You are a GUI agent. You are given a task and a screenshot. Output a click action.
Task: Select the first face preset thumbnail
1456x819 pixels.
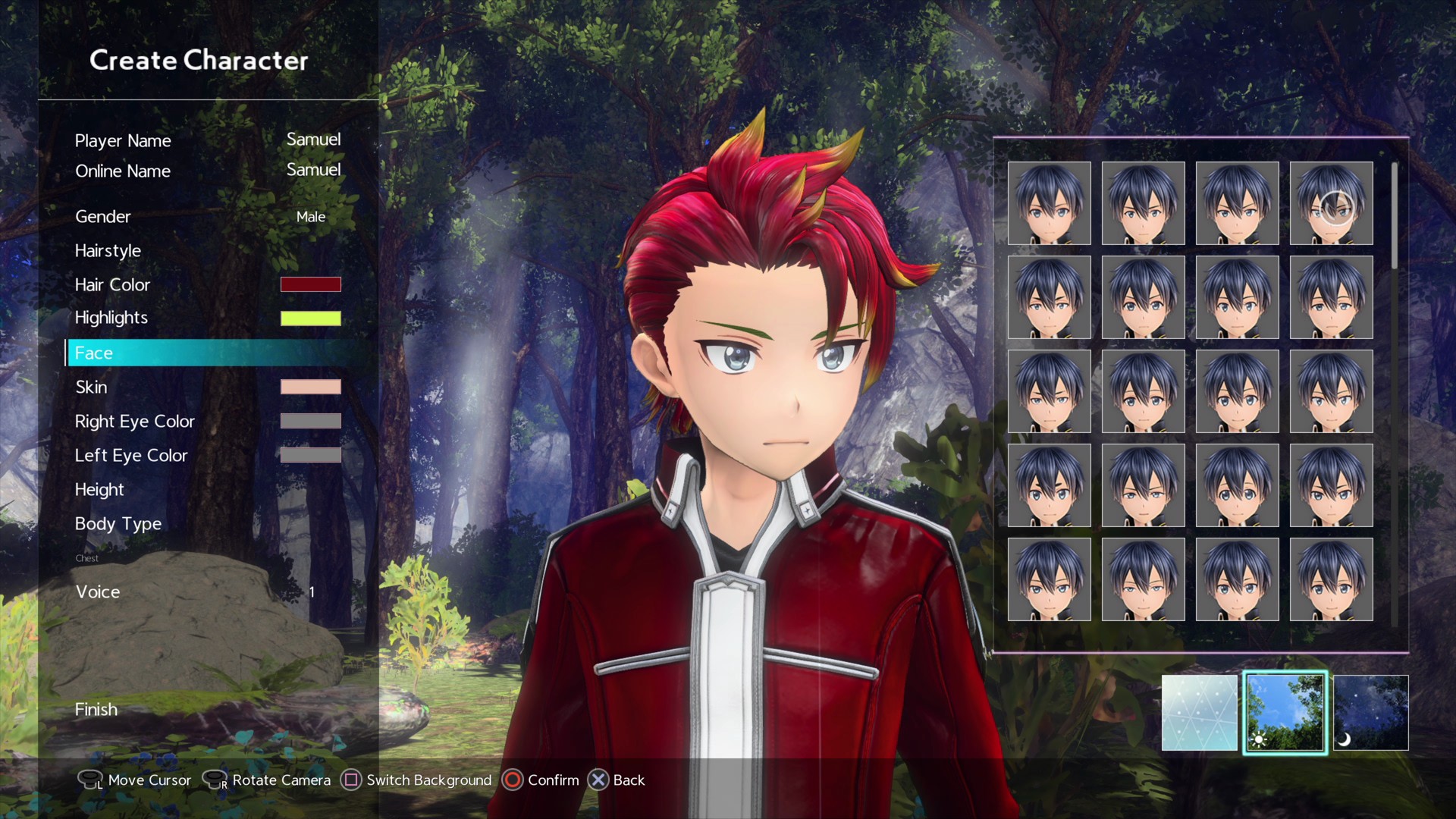point(1050,202)
